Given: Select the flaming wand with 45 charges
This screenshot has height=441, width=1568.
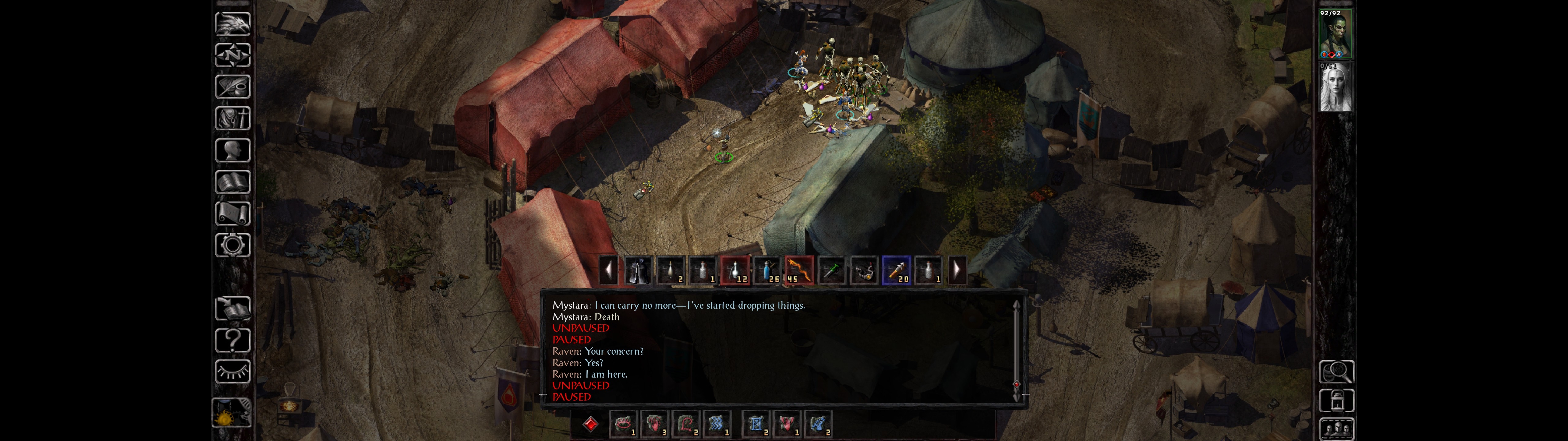Looking at the screenshot, I should (x=799, y=270).
